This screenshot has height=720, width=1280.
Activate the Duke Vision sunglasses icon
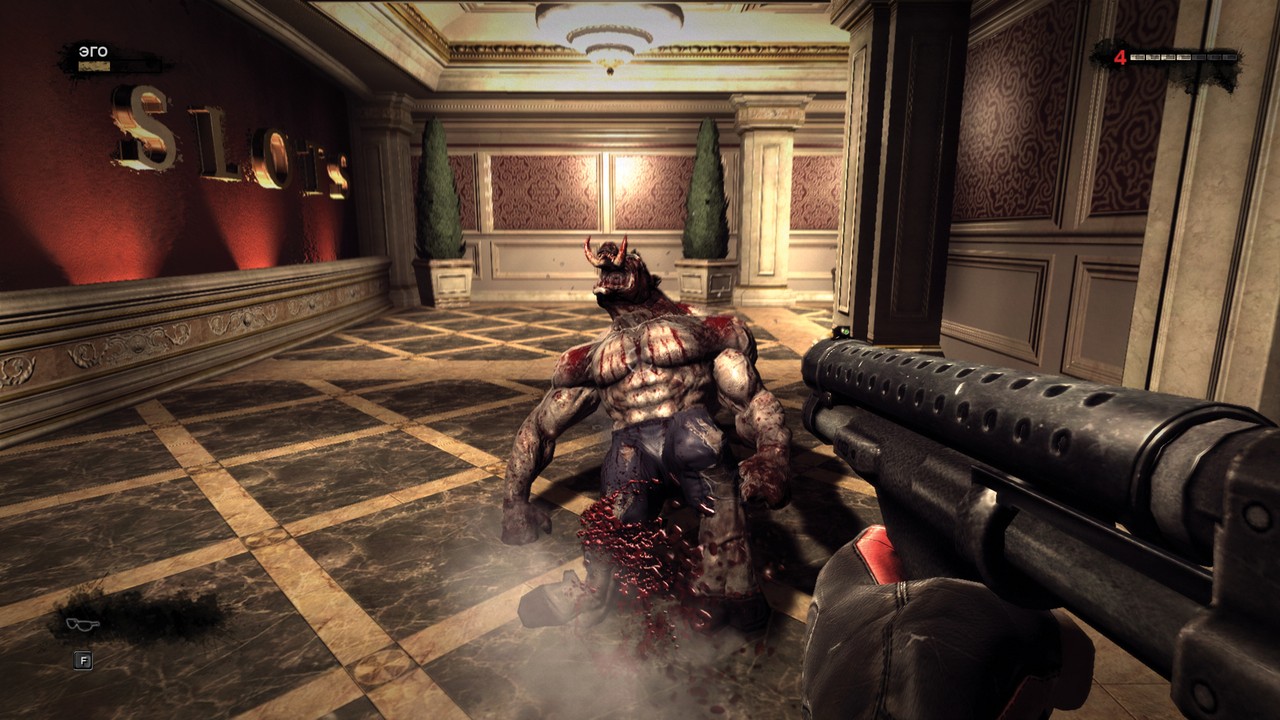(x=82, y=624)
